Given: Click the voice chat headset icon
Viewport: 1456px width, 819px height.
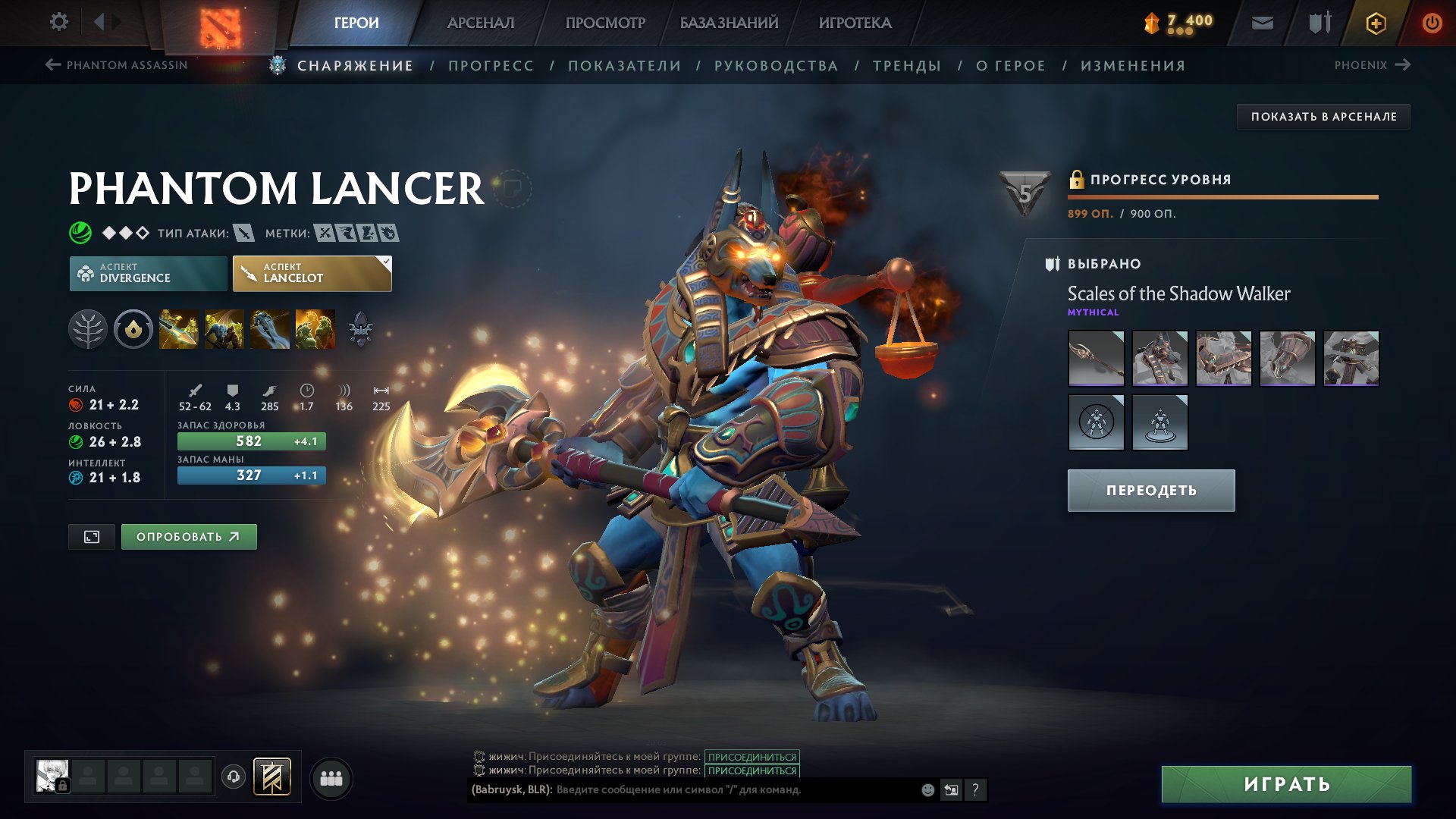Looking at the screenshot, I should (234, 777).
